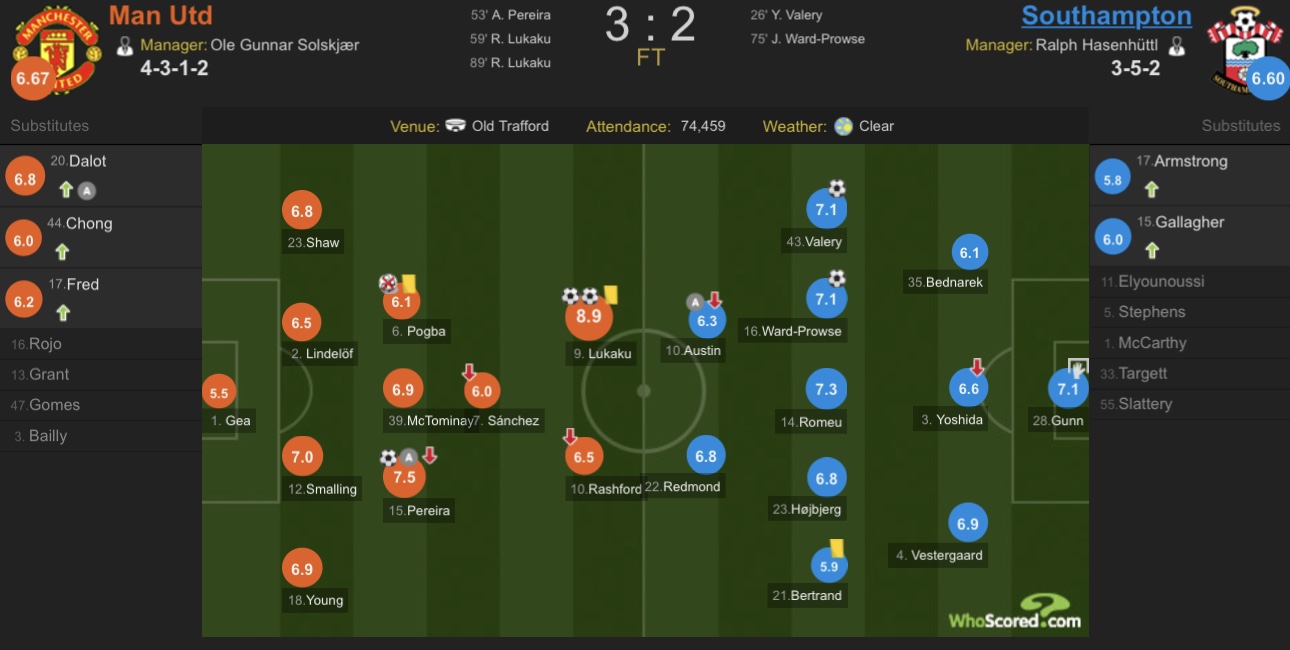Select goalkeeper Gunn's 7.1 rating
Viewport: 1290px width, 650px height.
tap(1068, 389)
